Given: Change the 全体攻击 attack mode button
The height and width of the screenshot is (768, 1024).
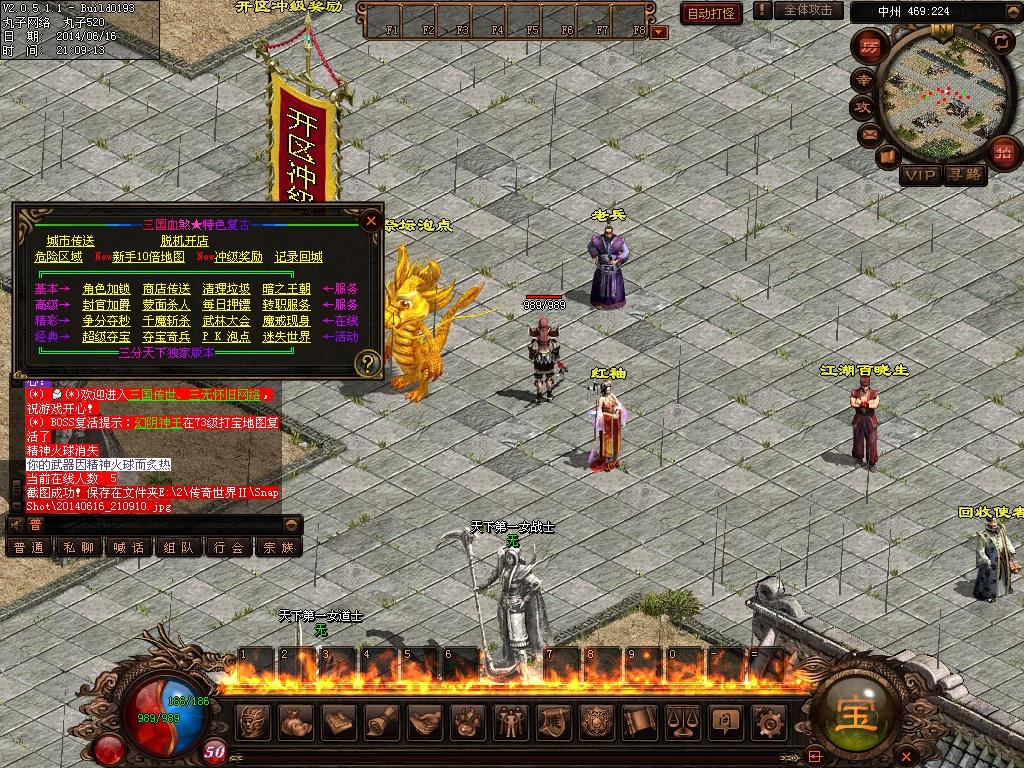Looking at the screenshot, I should click(x=807, y=10).
